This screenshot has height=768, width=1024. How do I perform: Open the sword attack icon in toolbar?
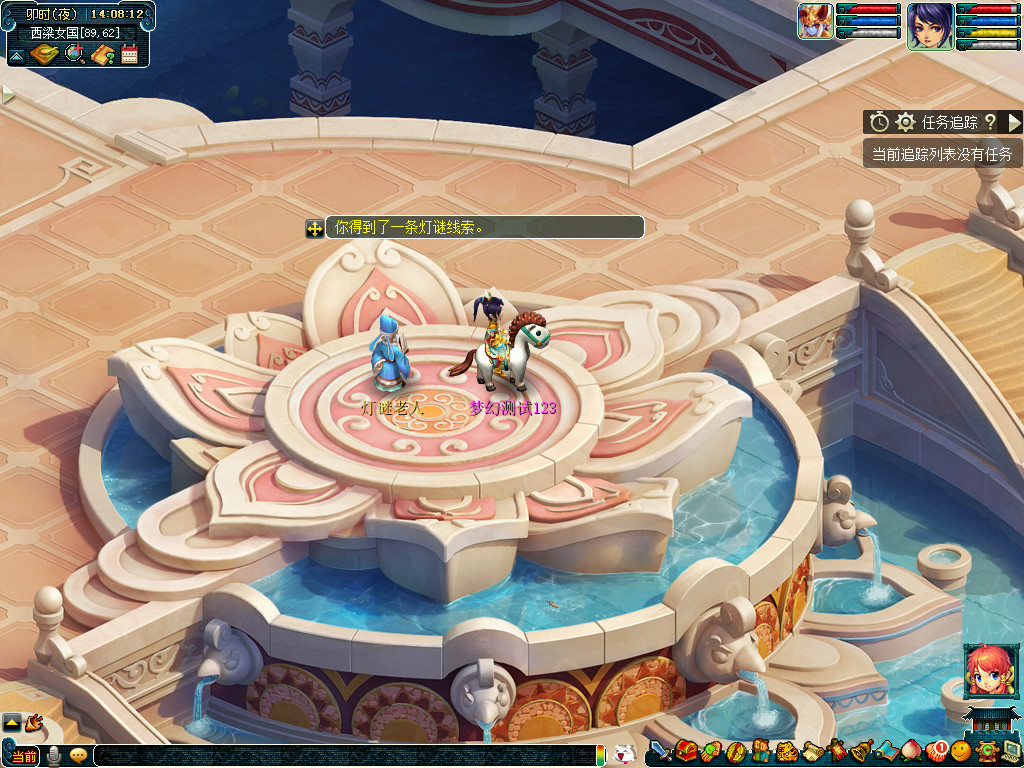pyautogui.click(x=660, y=750)
